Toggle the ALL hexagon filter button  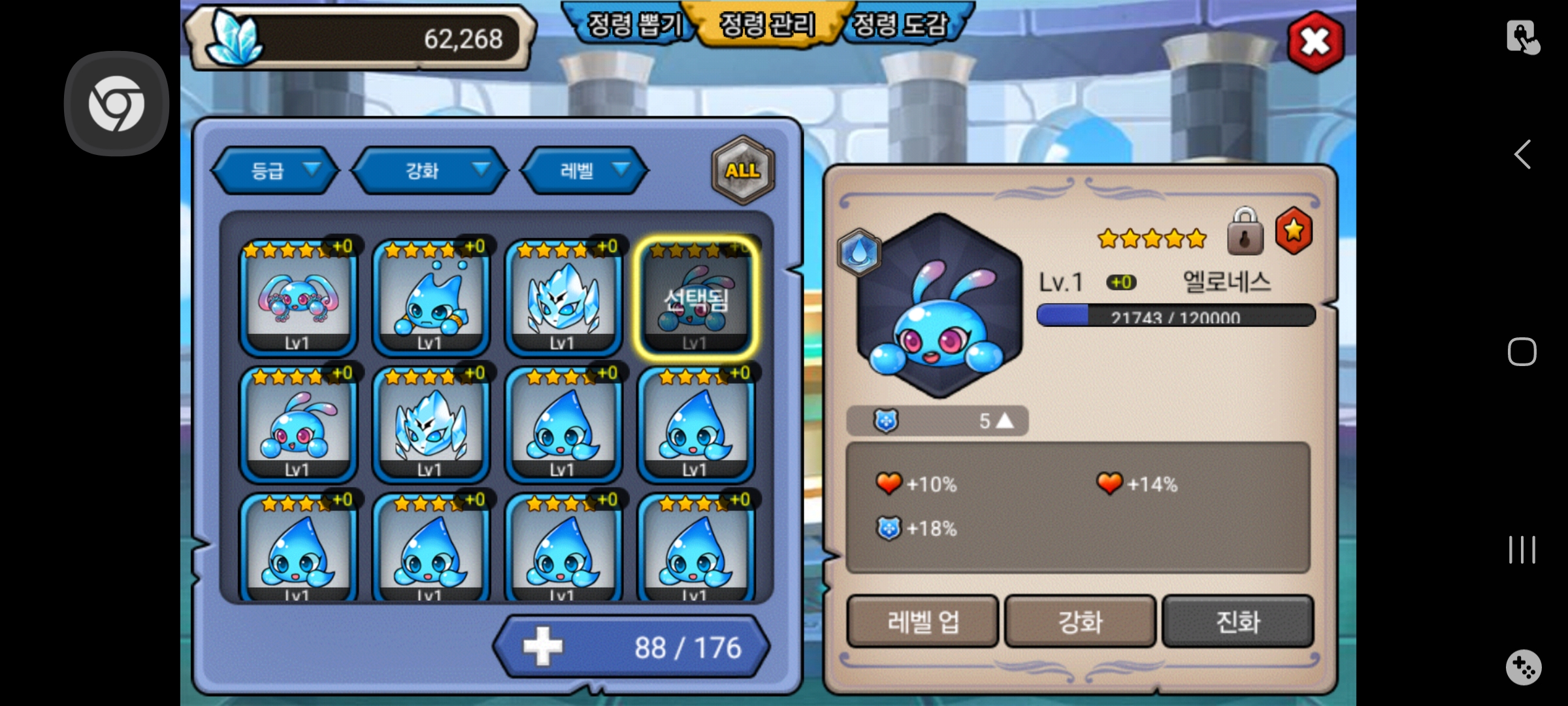pos(743,171)
